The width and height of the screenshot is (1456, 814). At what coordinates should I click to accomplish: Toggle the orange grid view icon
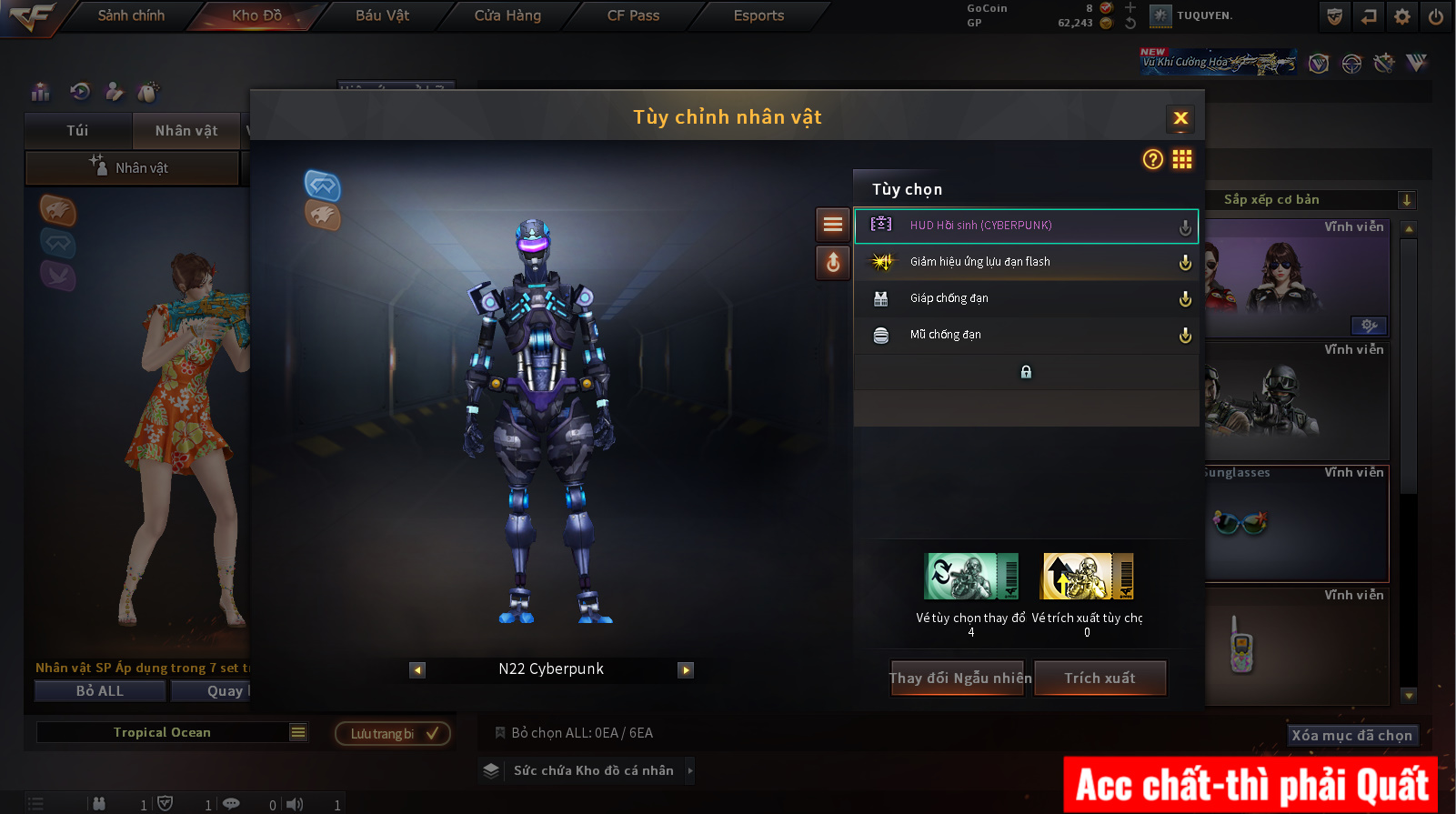[1181, 160]
